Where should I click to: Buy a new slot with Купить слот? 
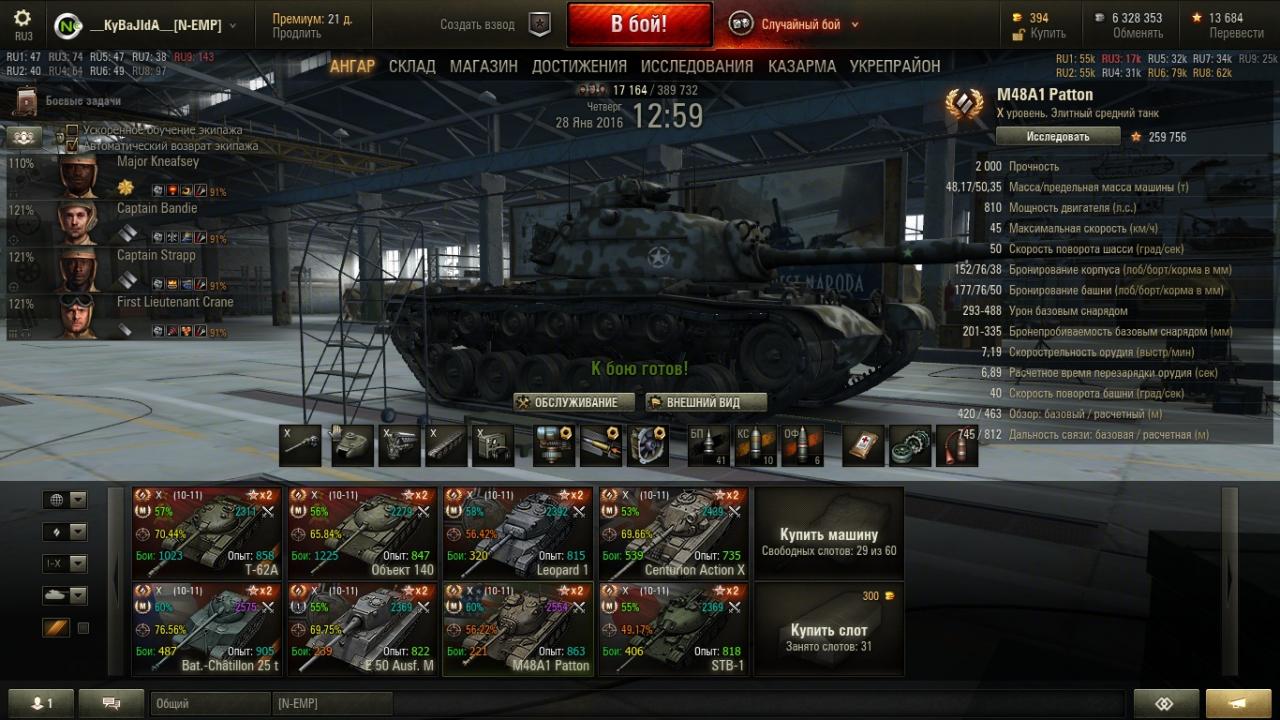pyautogui.click(x=828, y=630)
